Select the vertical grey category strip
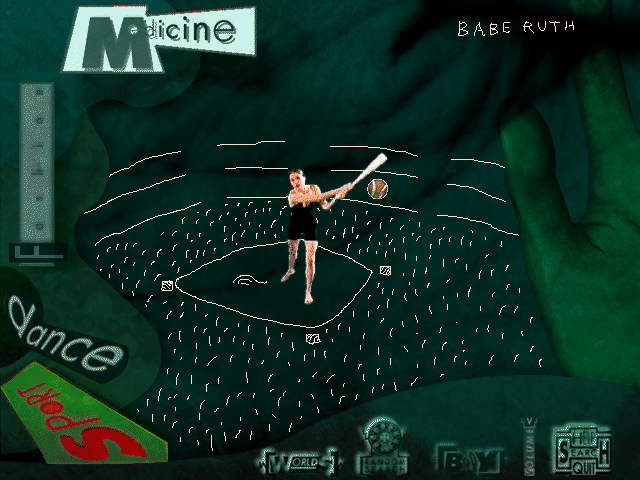The image size is (640, 480). coord(38,160)
